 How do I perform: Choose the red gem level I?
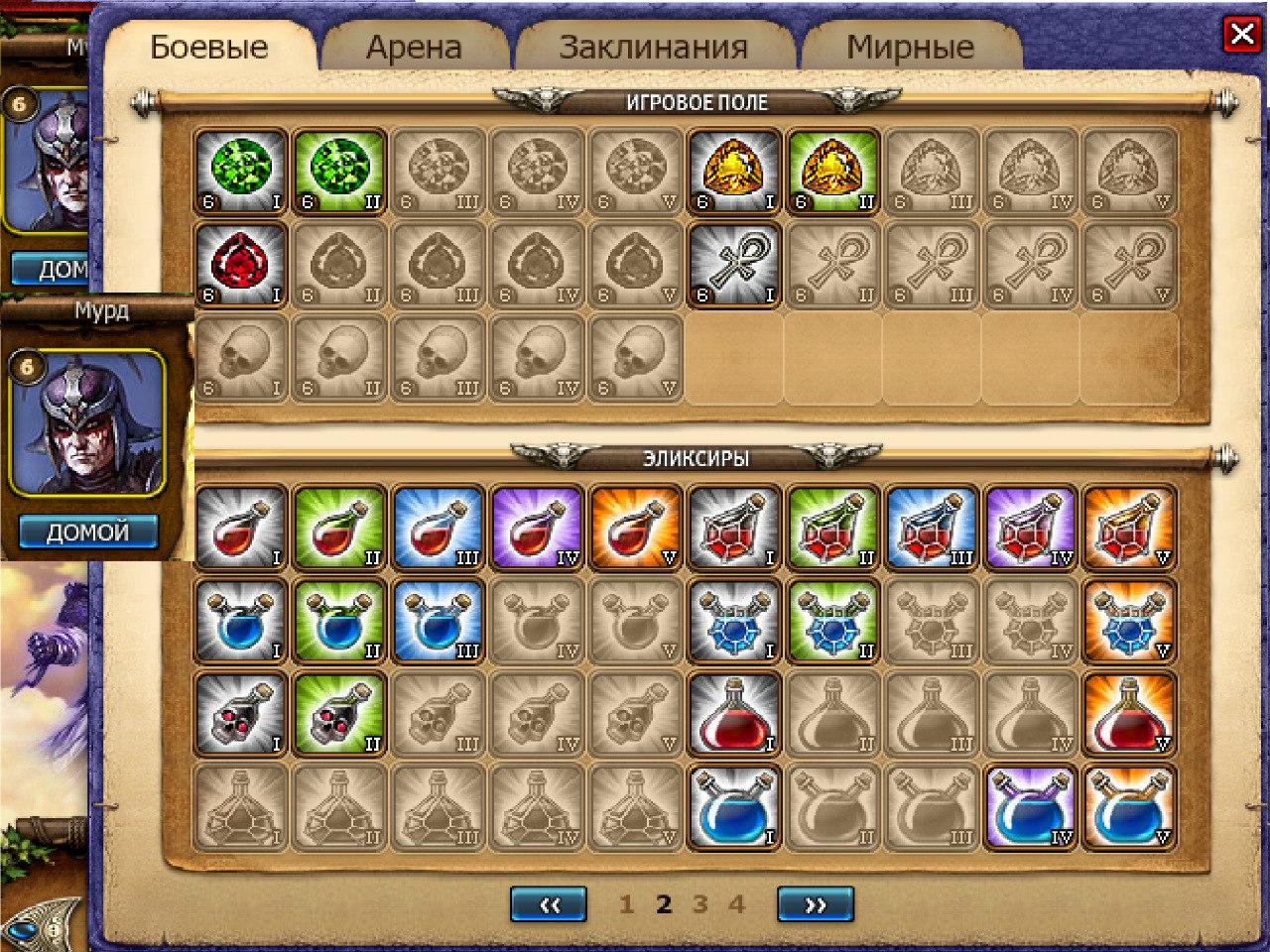tap(241, 265)
